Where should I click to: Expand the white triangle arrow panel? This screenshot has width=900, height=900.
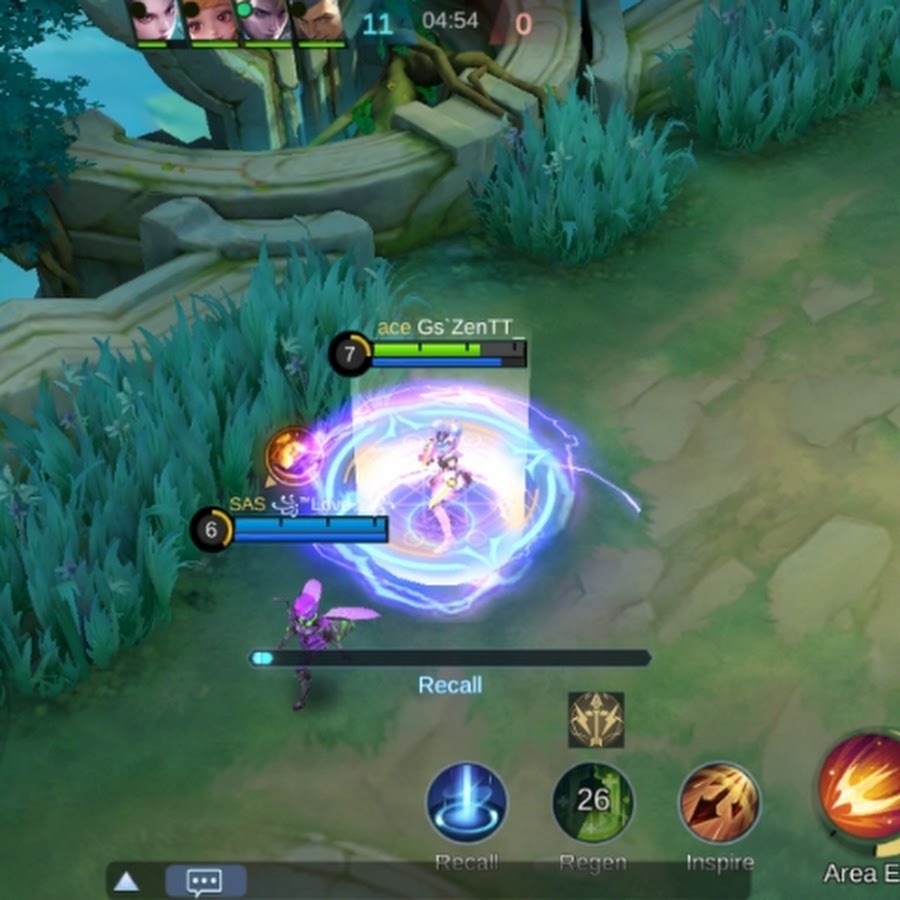(x=126, y=881)
